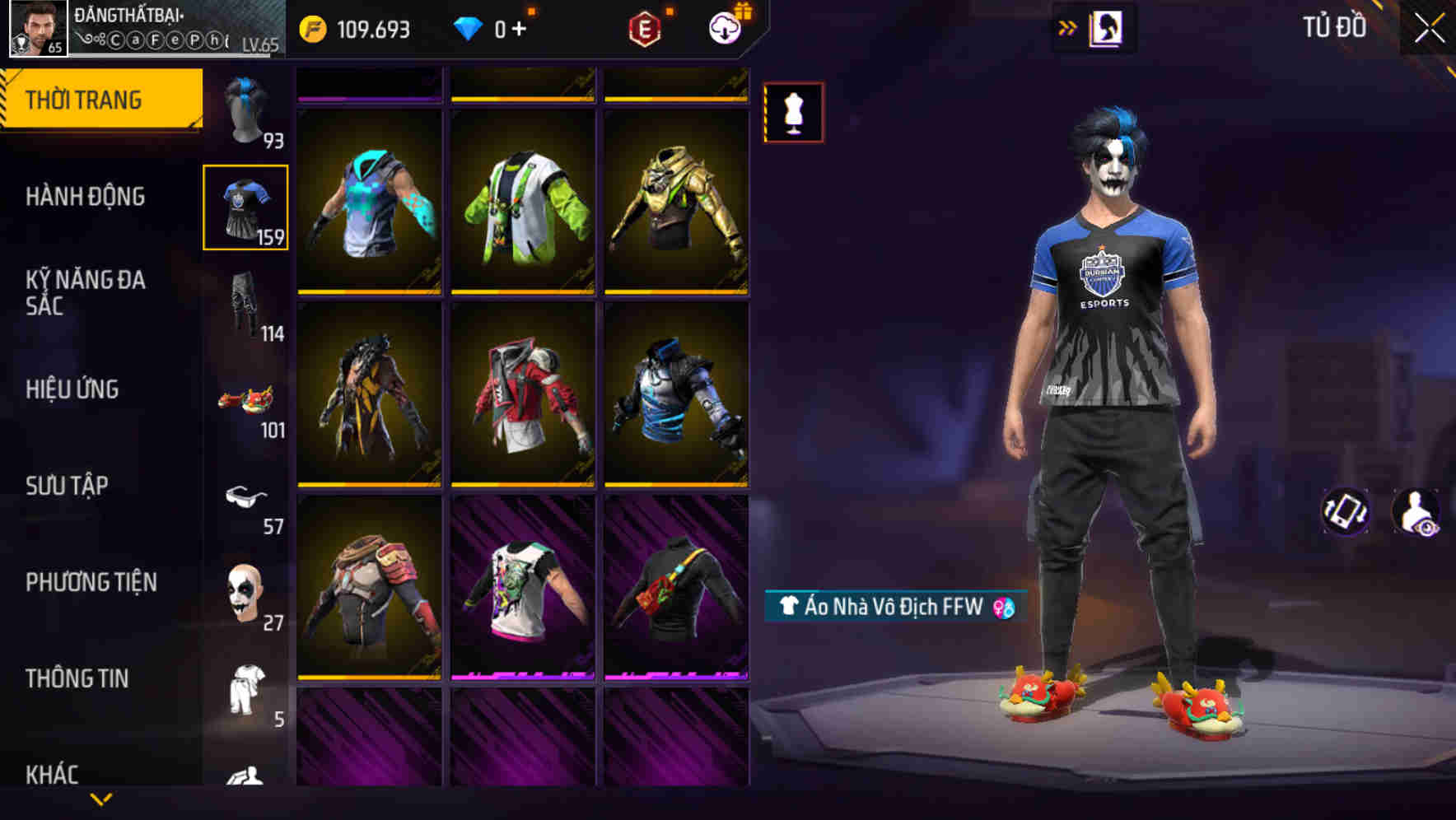Select the pants category with 114 items
This screenshot has height=820, width=1456.
245,305
